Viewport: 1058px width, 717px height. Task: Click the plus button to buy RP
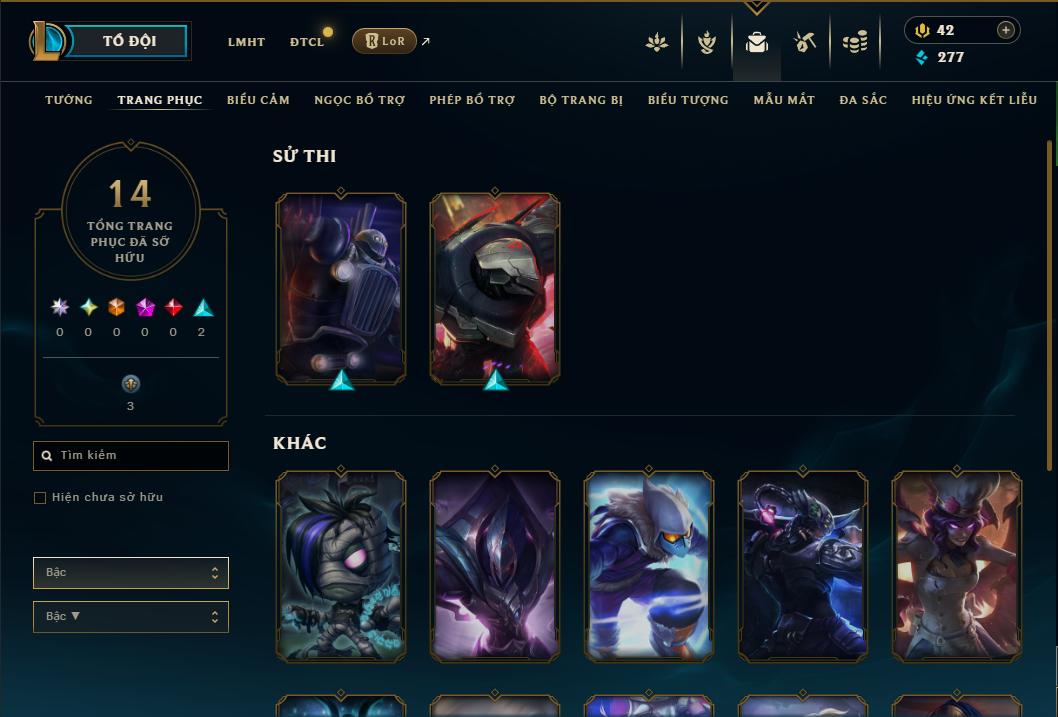point(1005,30)
